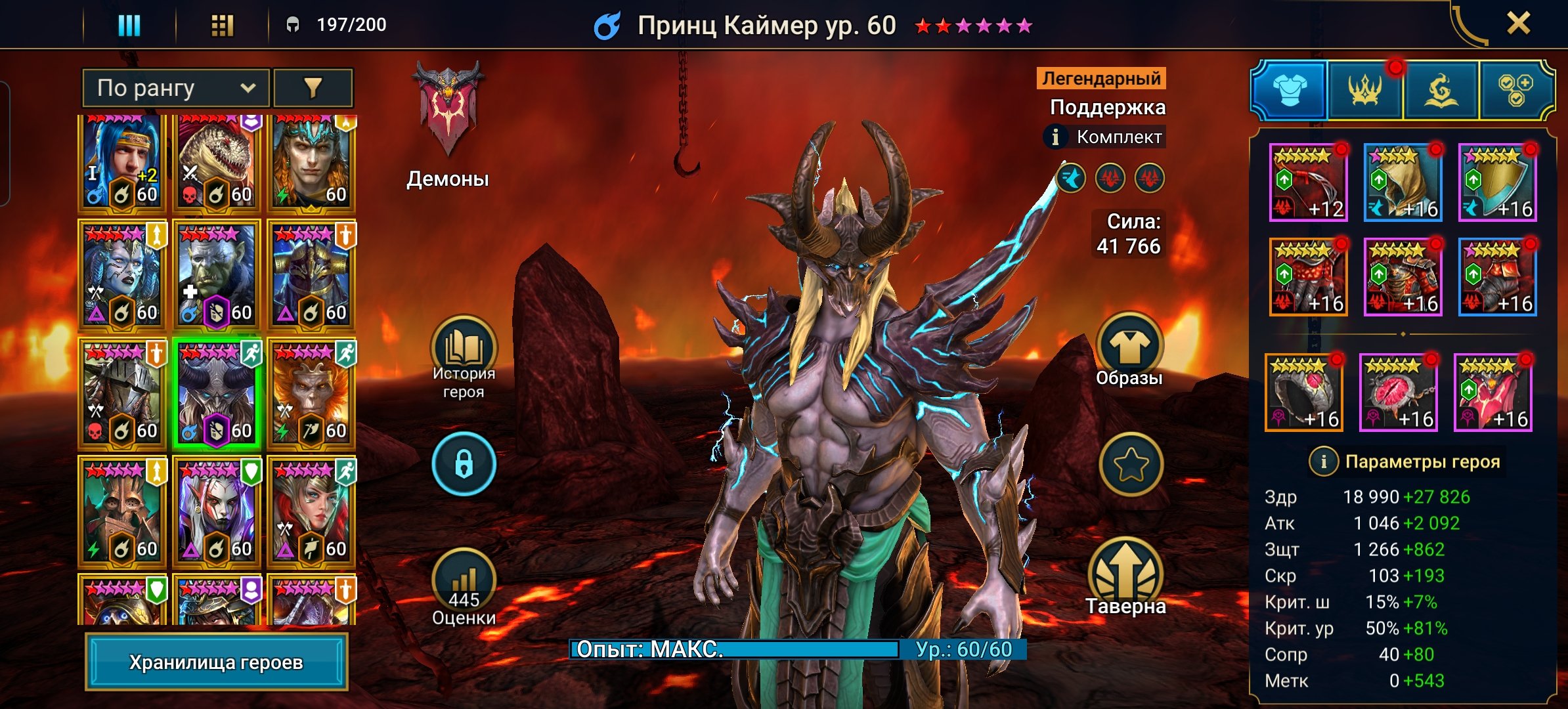Switch to the crown masteries tab
1568x709 pixels.
click(x=1365, y=90)
